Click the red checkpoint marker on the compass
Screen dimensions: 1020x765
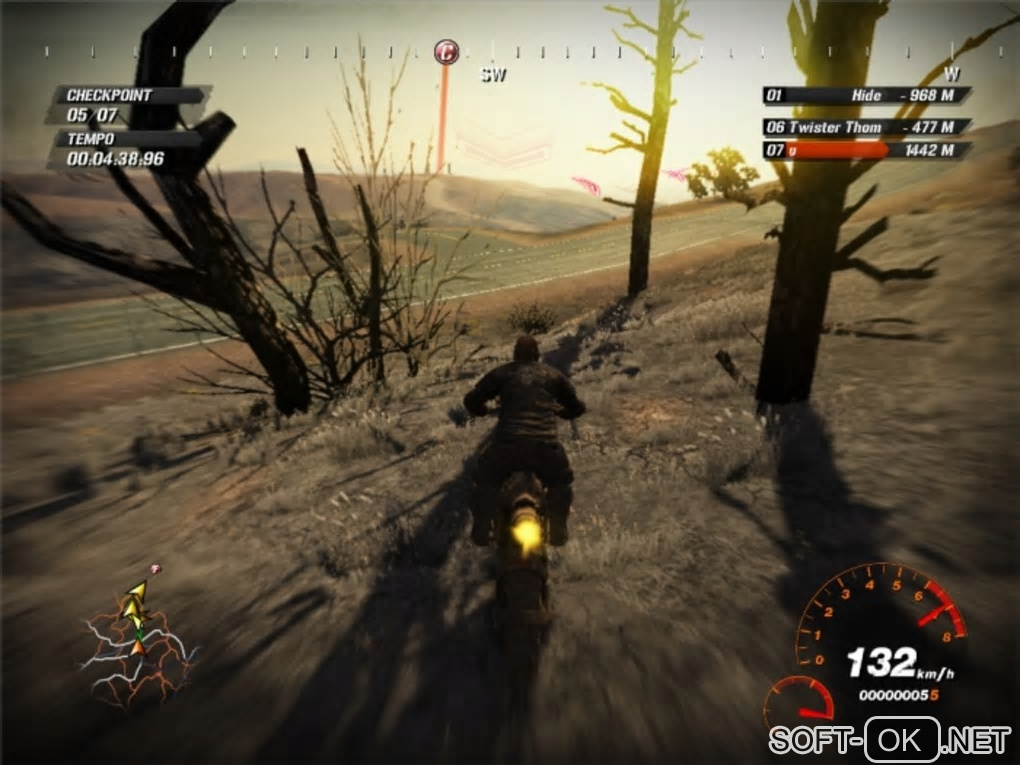[446, 51]
